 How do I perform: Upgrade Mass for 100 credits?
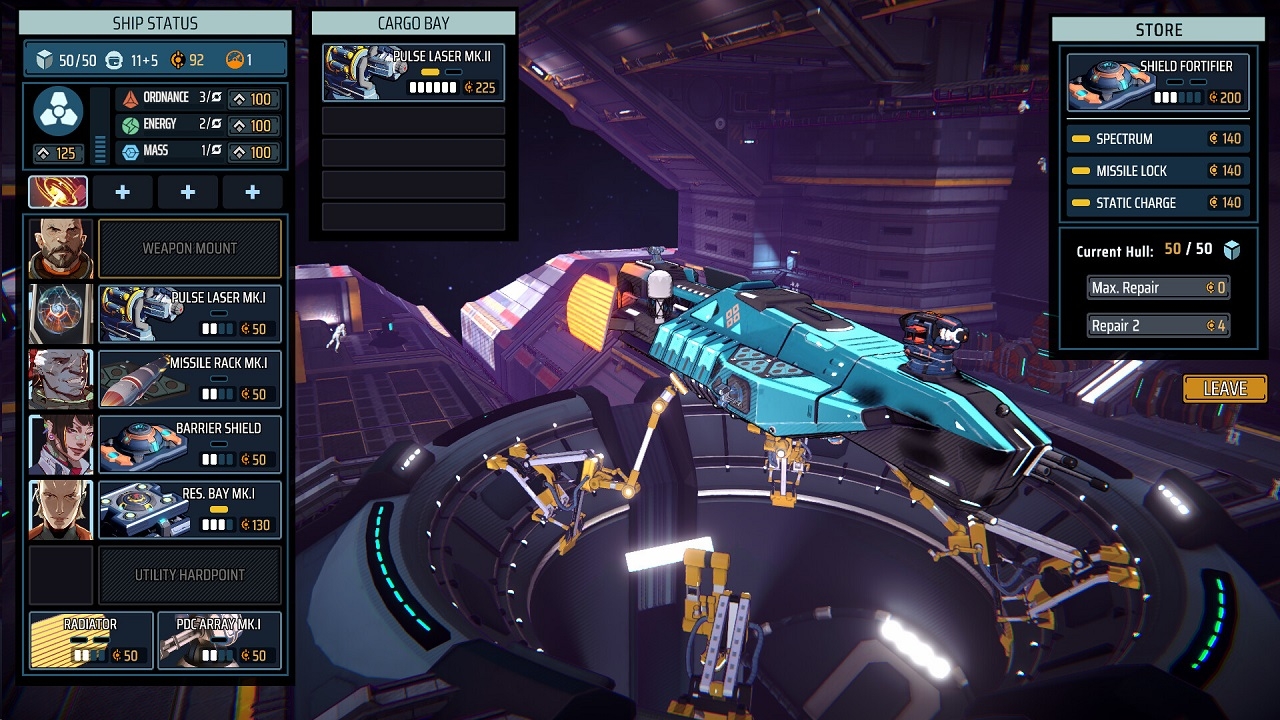[252, 153]
